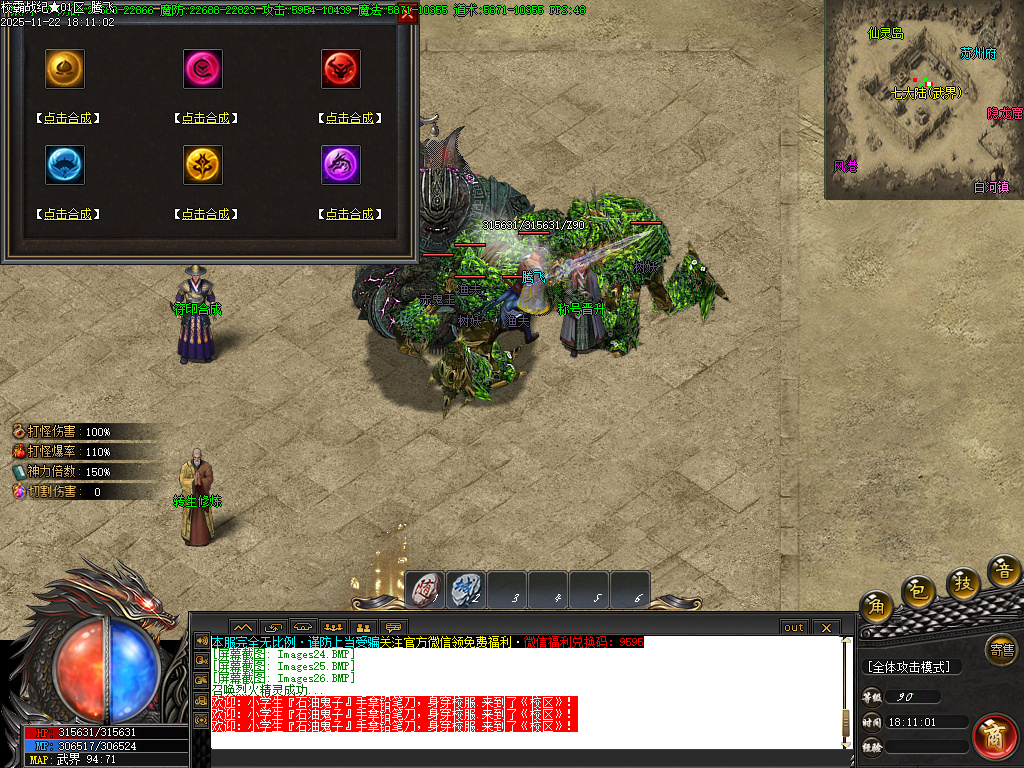Select the pink swirl rune icon

203,69
